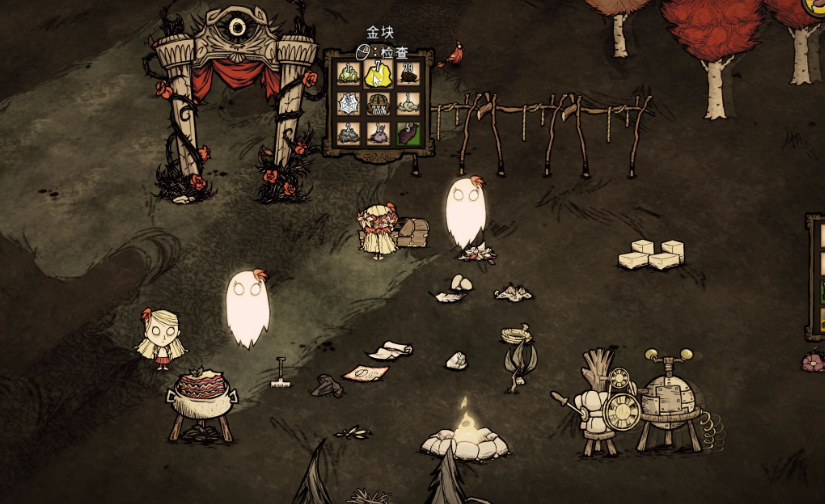Select the red meat item on the green slot

point(408,132)
